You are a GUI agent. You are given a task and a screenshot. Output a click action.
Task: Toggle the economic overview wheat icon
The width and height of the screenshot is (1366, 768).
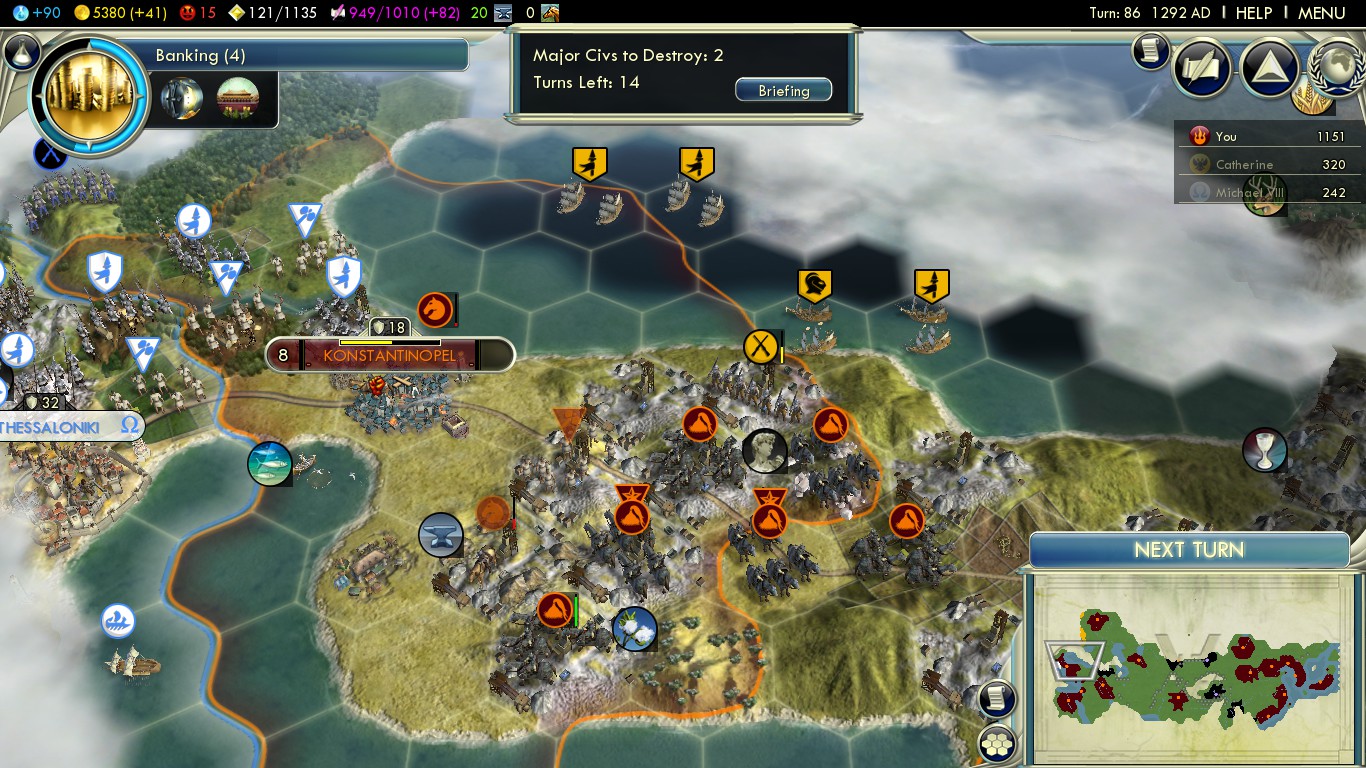(1310, 98)
